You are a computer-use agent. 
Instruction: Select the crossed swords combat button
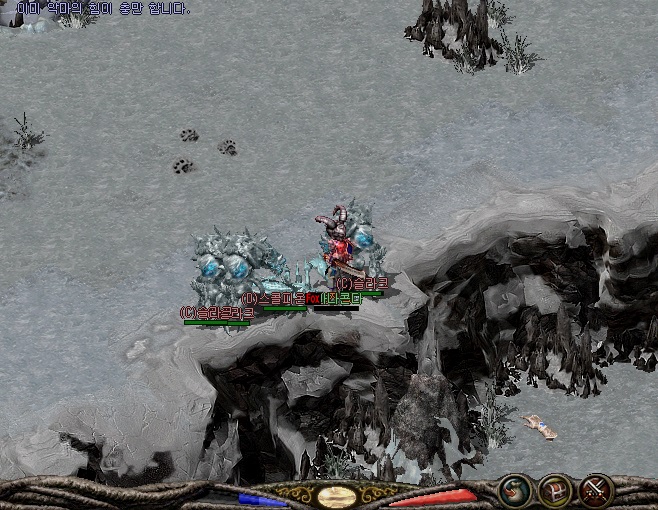pyautogui.click(x=596, y=490)
